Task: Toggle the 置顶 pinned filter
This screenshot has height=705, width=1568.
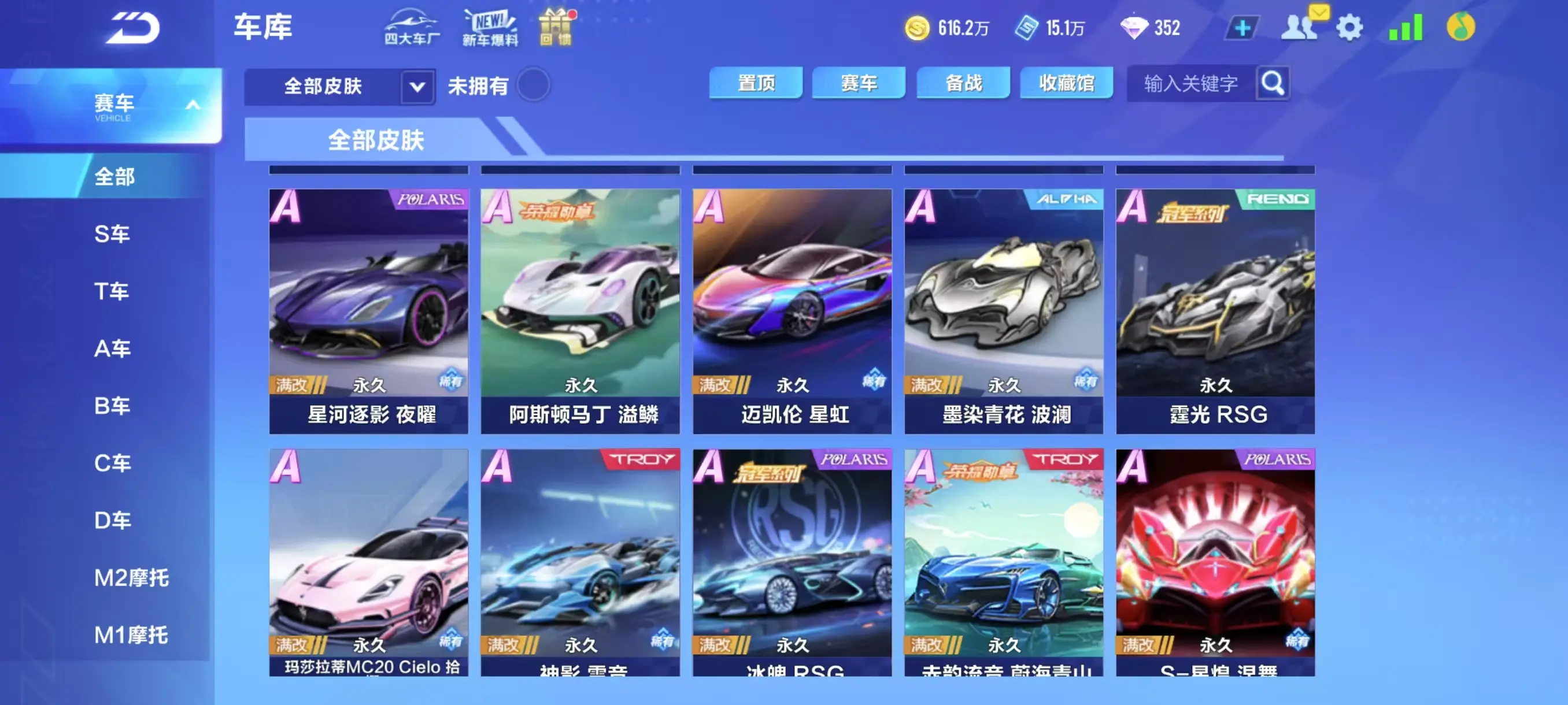Action: coord(757,83)
